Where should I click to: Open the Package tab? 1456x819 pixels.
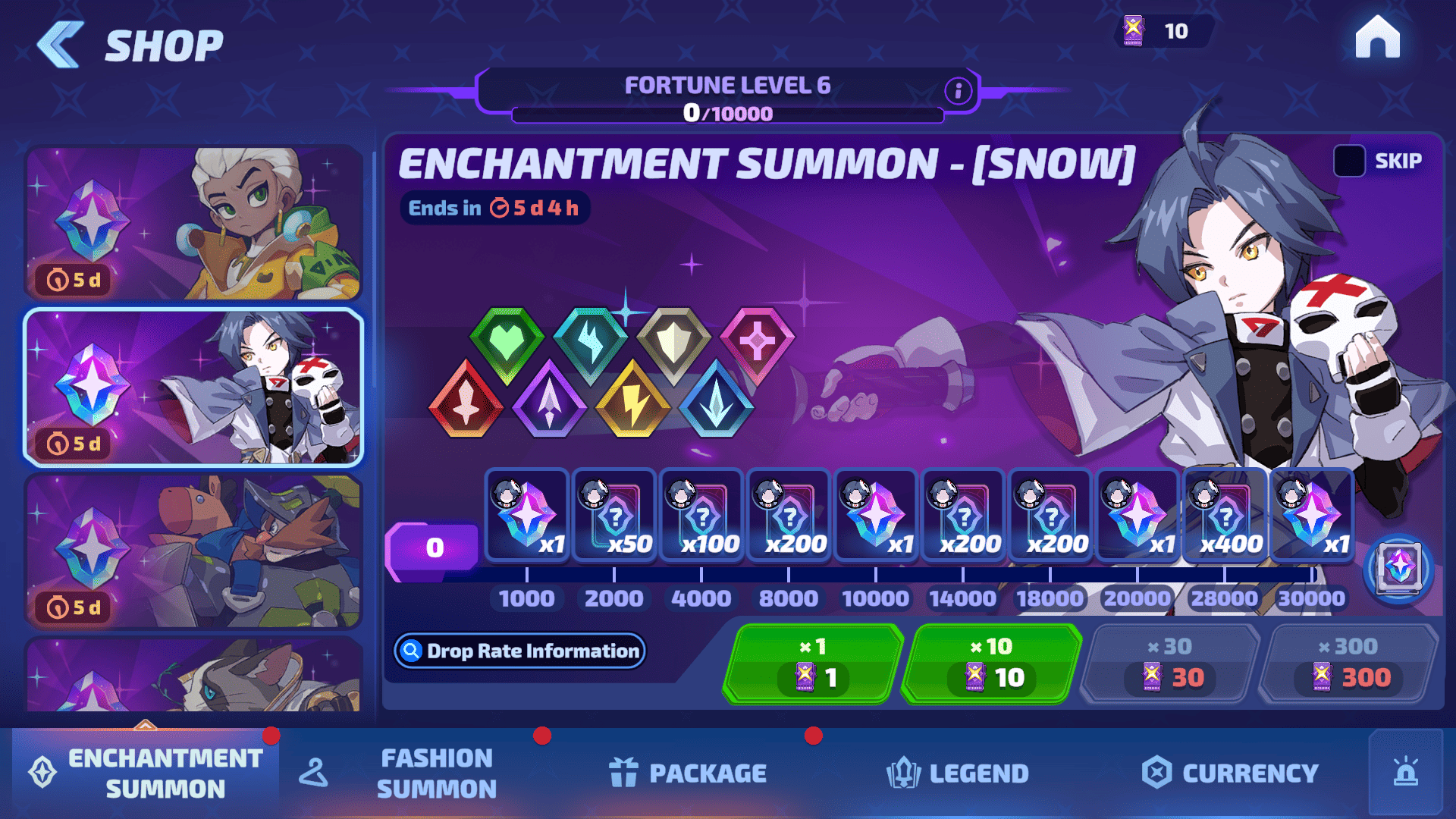pos(688,773)
